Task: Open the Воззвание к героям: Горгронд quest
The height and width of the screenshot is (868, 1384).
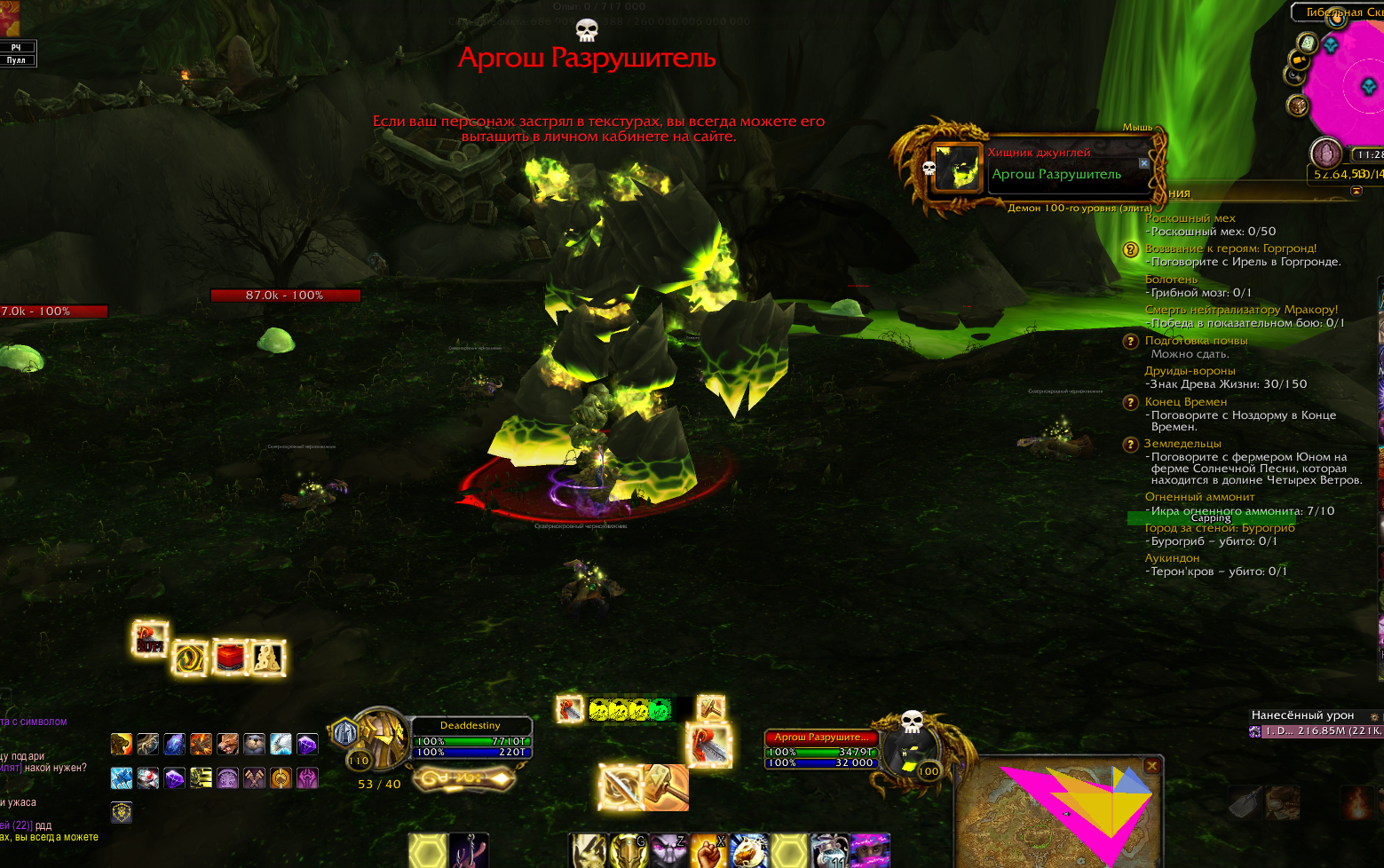Action: point(1230,249)
